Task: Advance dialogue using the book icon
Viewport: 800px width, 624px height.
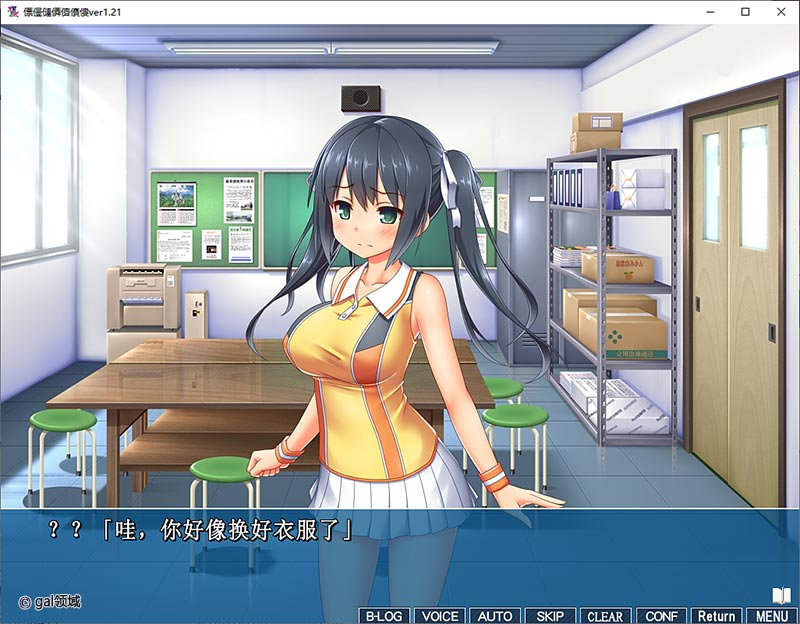Action: [x=781, y=595]
